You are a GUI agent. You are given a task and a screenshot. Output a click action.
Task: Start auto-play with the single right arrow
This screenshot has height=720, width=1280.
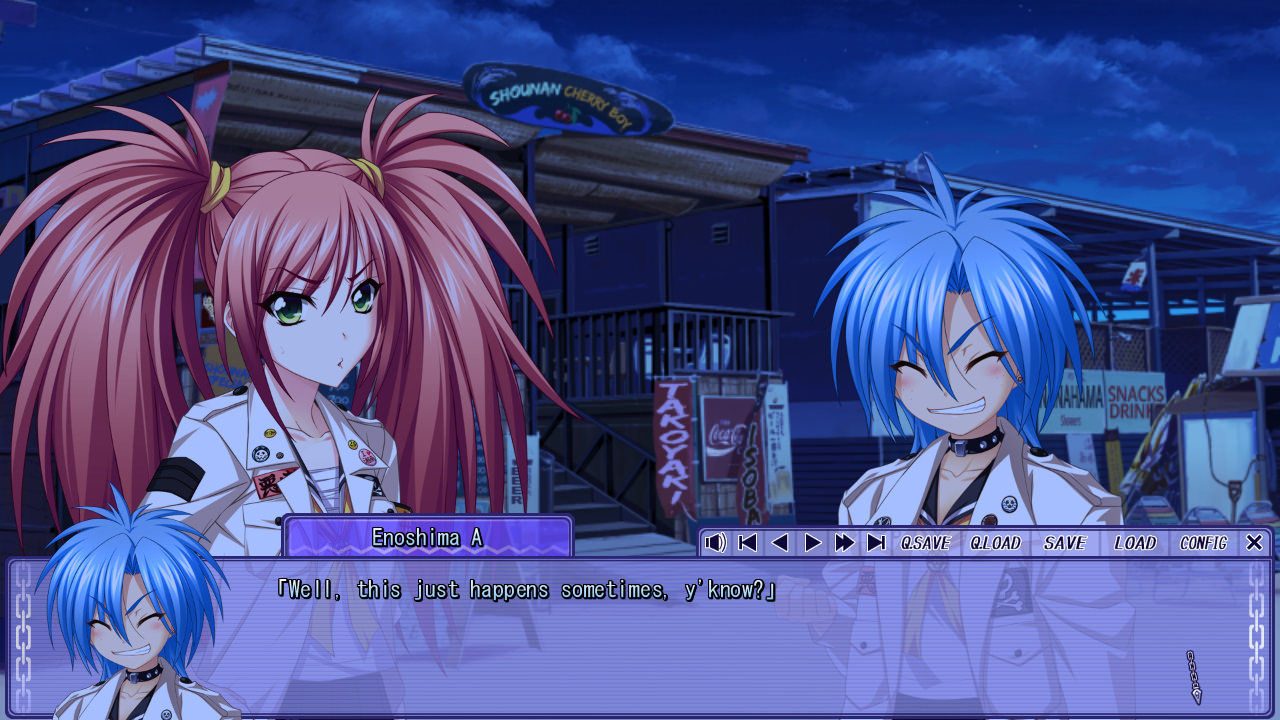[812, 543]
